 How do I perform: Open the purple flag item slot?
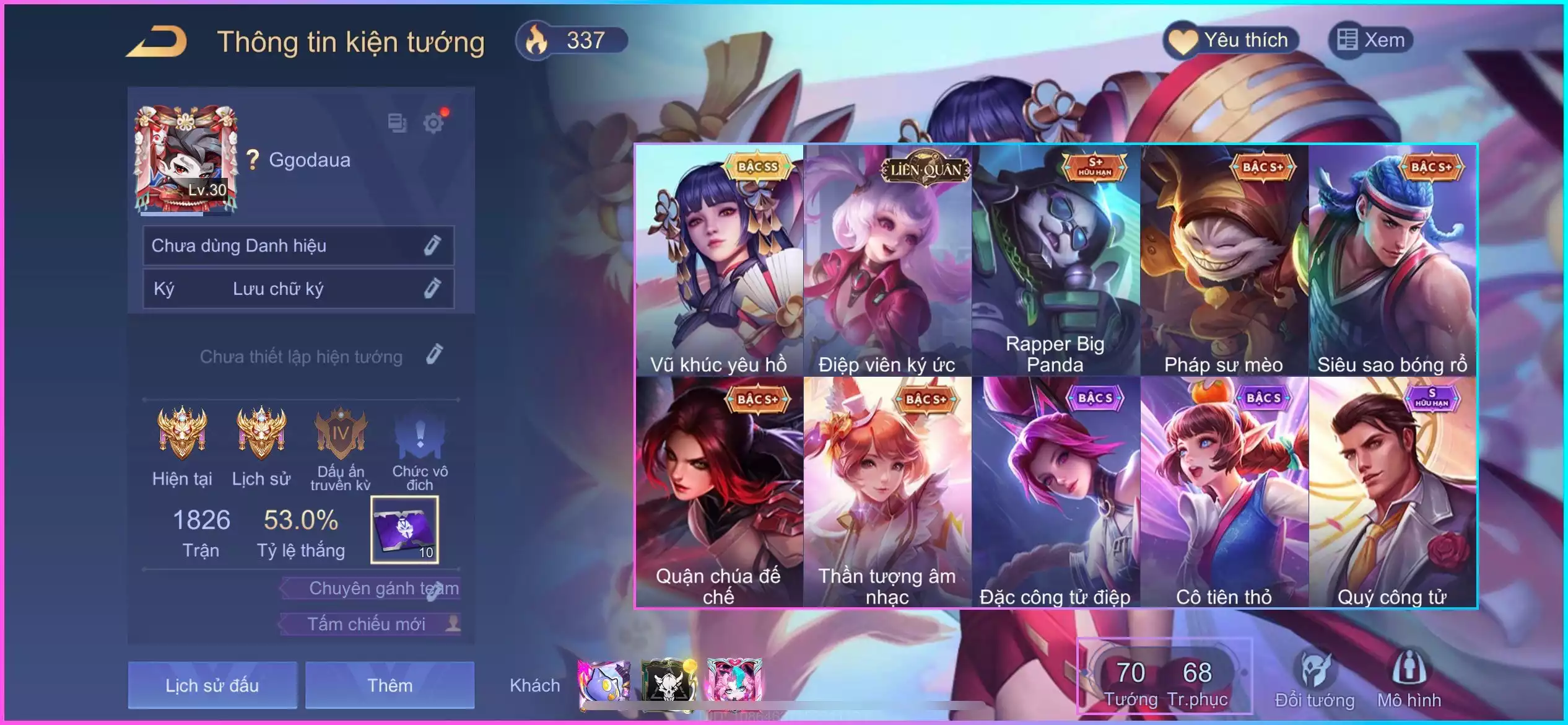[404, 530]
